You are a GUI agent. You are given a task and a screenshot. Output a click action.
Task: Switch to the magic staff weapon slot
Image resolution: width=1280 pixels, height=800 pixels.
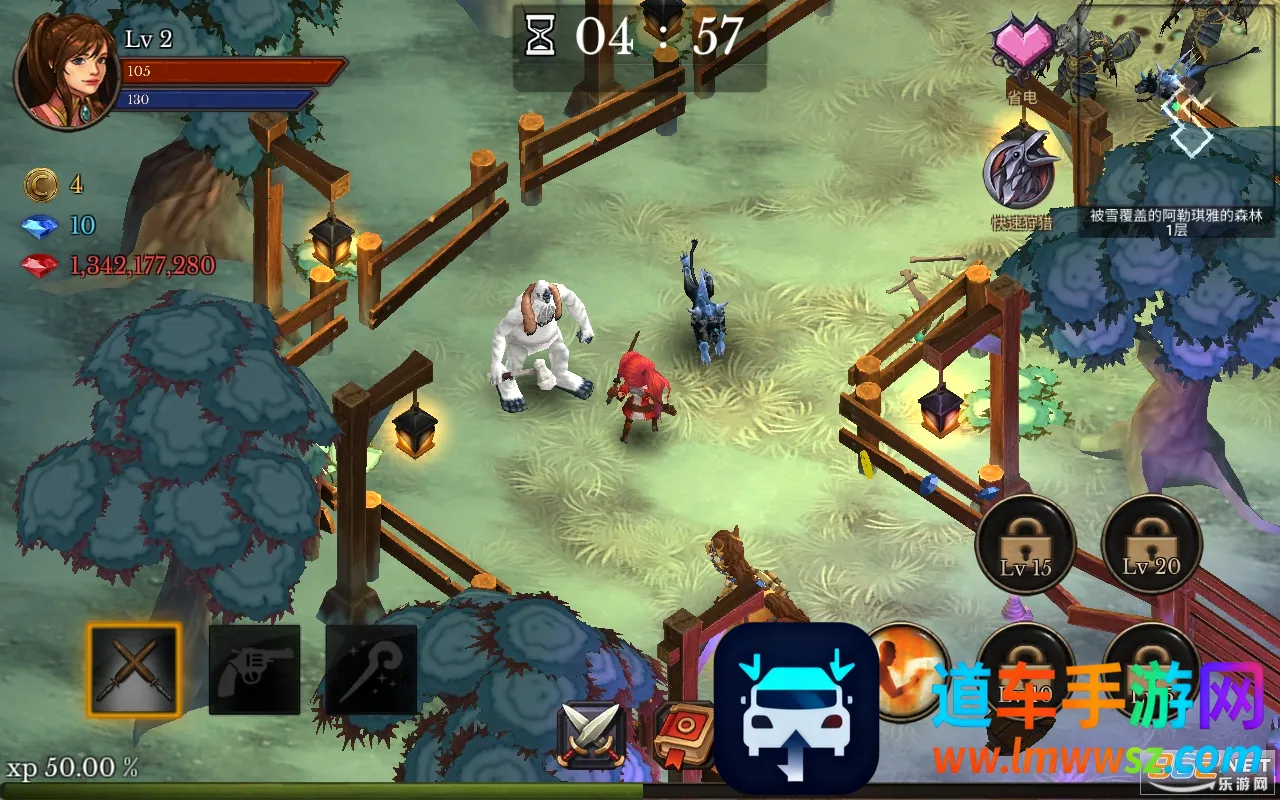(371, 670)
